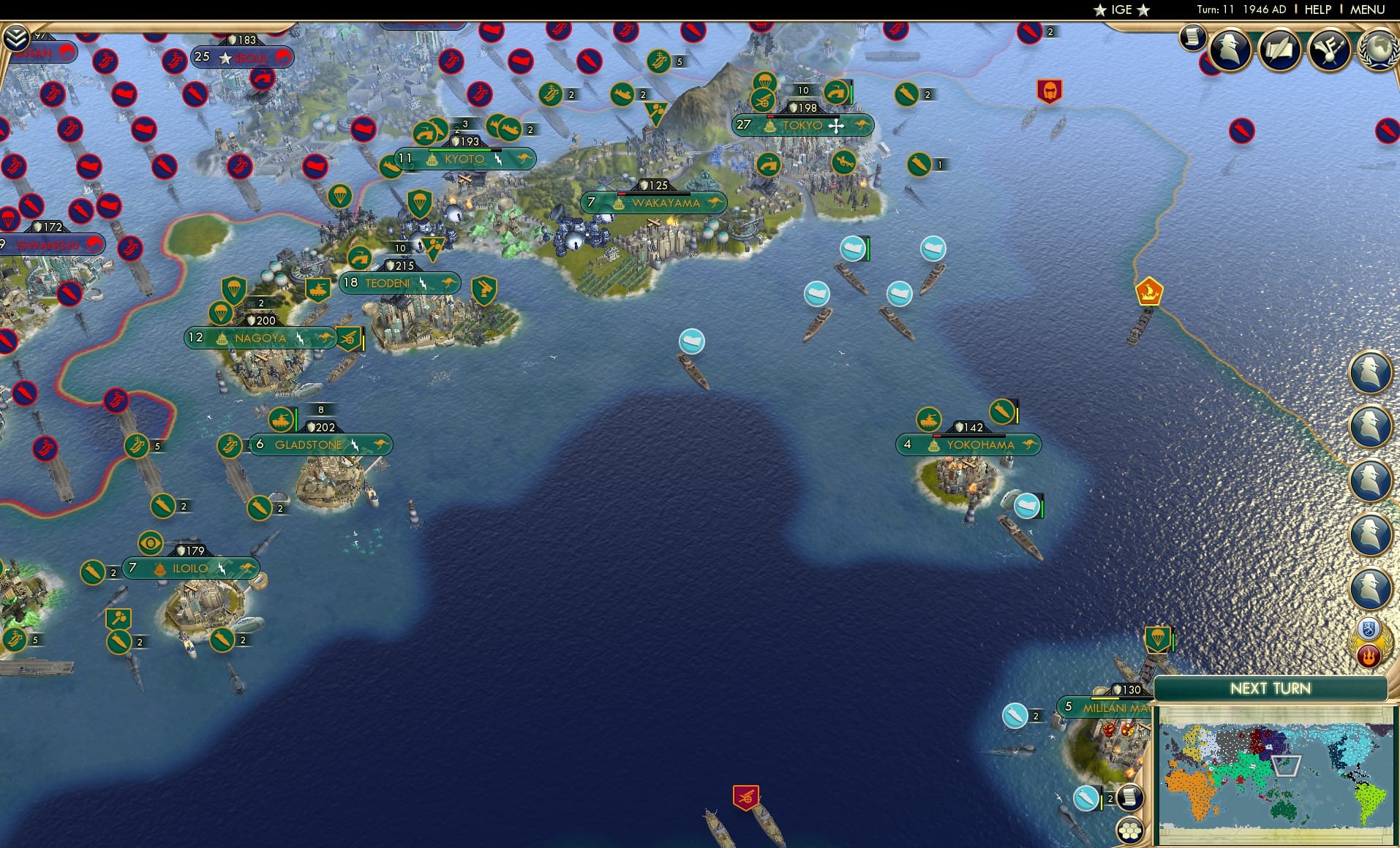Expand Tokyo's city banner details

coord(802,126)
